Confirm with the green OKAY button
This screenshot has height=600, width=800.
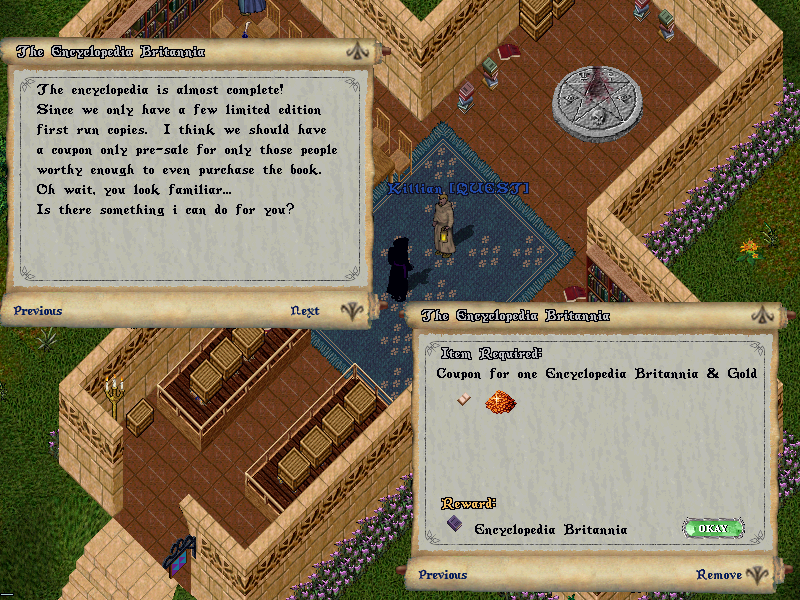[713, 528]
